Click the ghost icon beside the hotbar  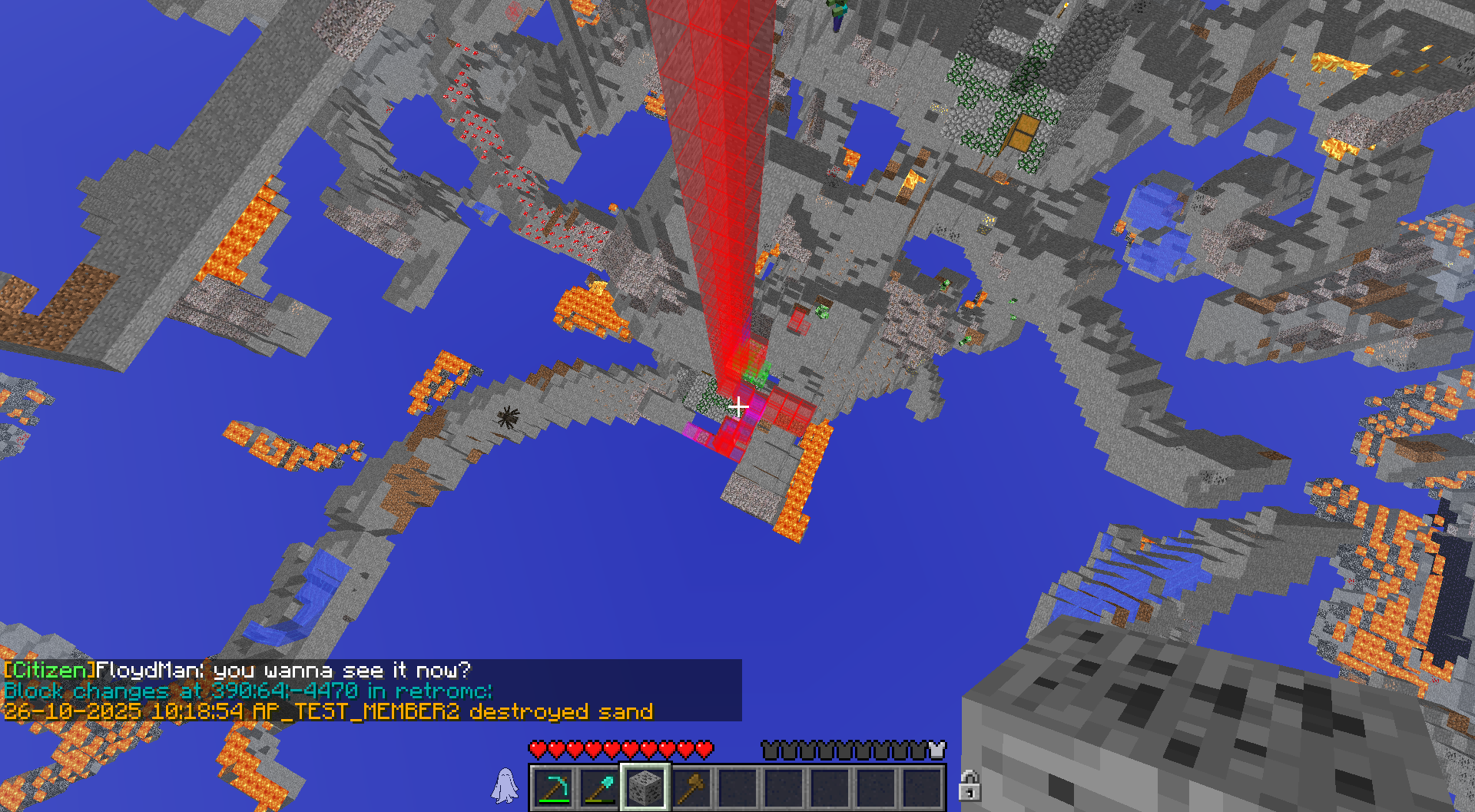coord(505,786)
